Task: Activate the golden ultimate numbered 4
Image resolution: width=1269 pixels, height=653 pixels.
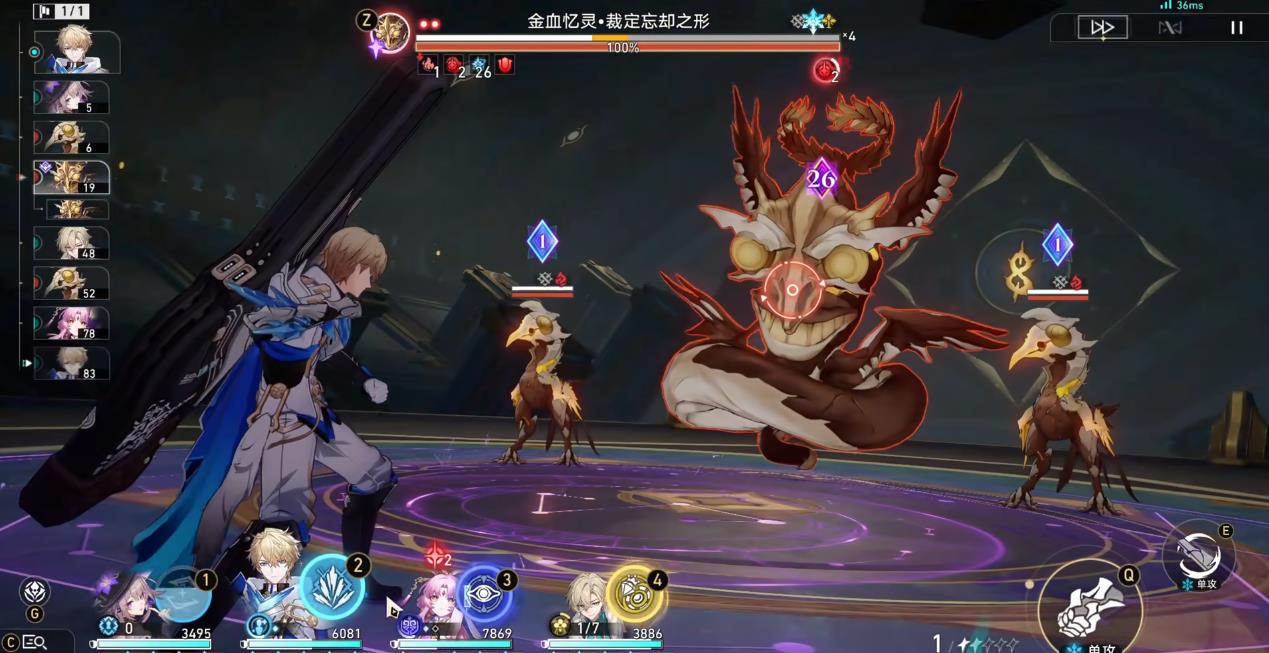Action: 635,595
